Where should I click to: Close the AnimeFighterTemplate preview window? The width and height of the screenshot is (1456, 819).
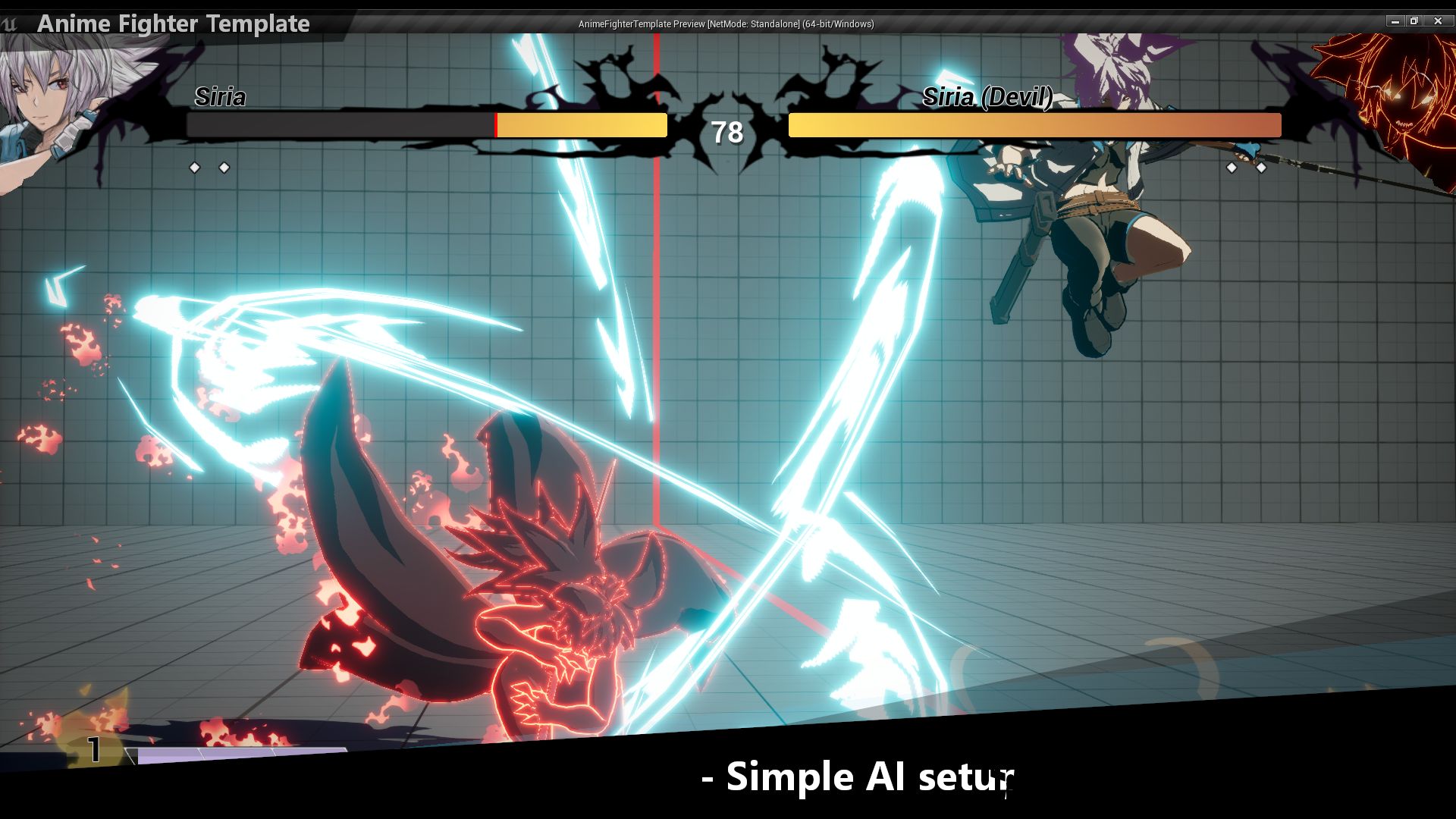point(1438,21)
